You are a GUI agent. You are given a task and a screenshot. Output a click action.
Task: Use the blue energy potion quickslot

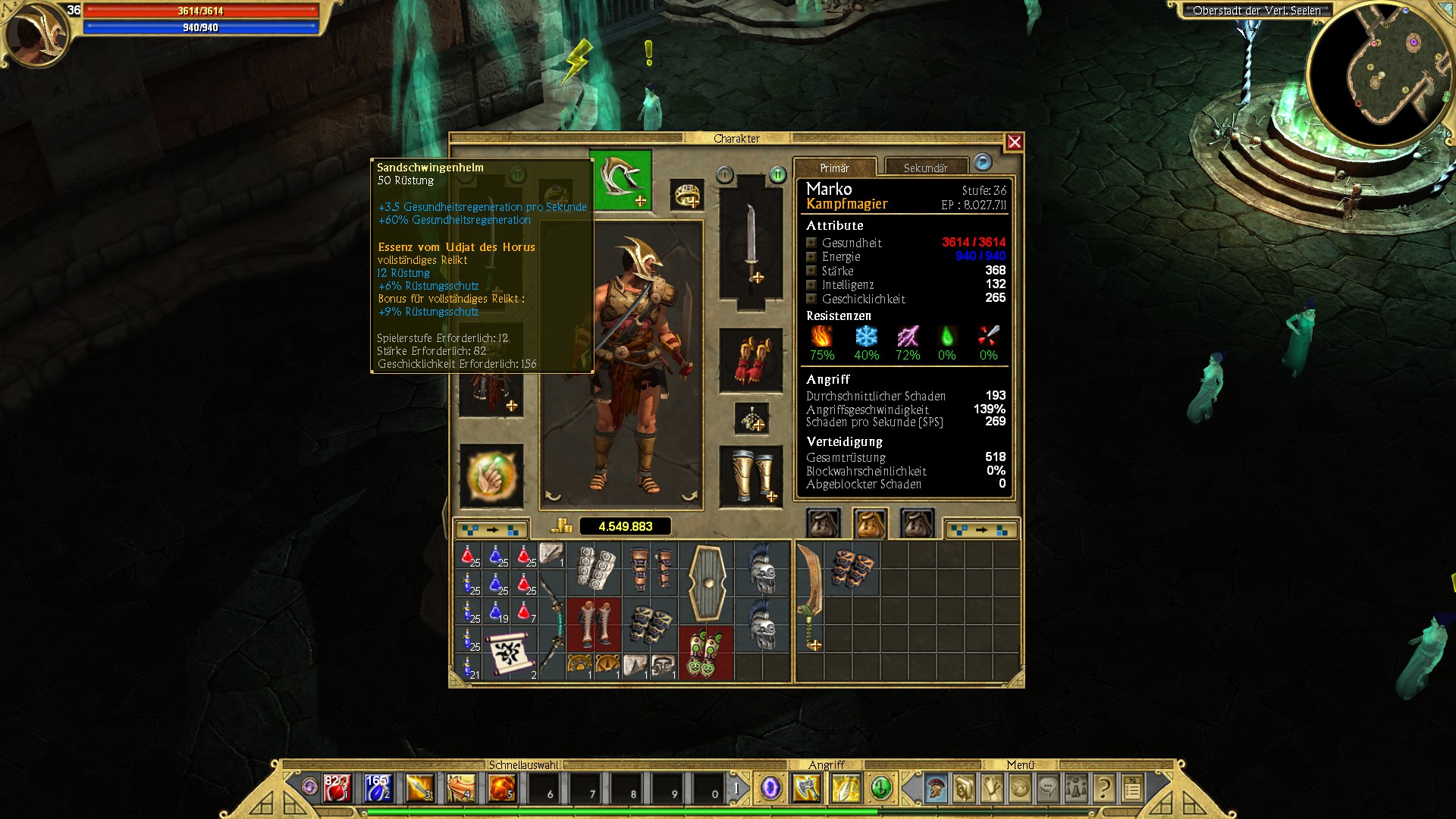tap(378, 789)
